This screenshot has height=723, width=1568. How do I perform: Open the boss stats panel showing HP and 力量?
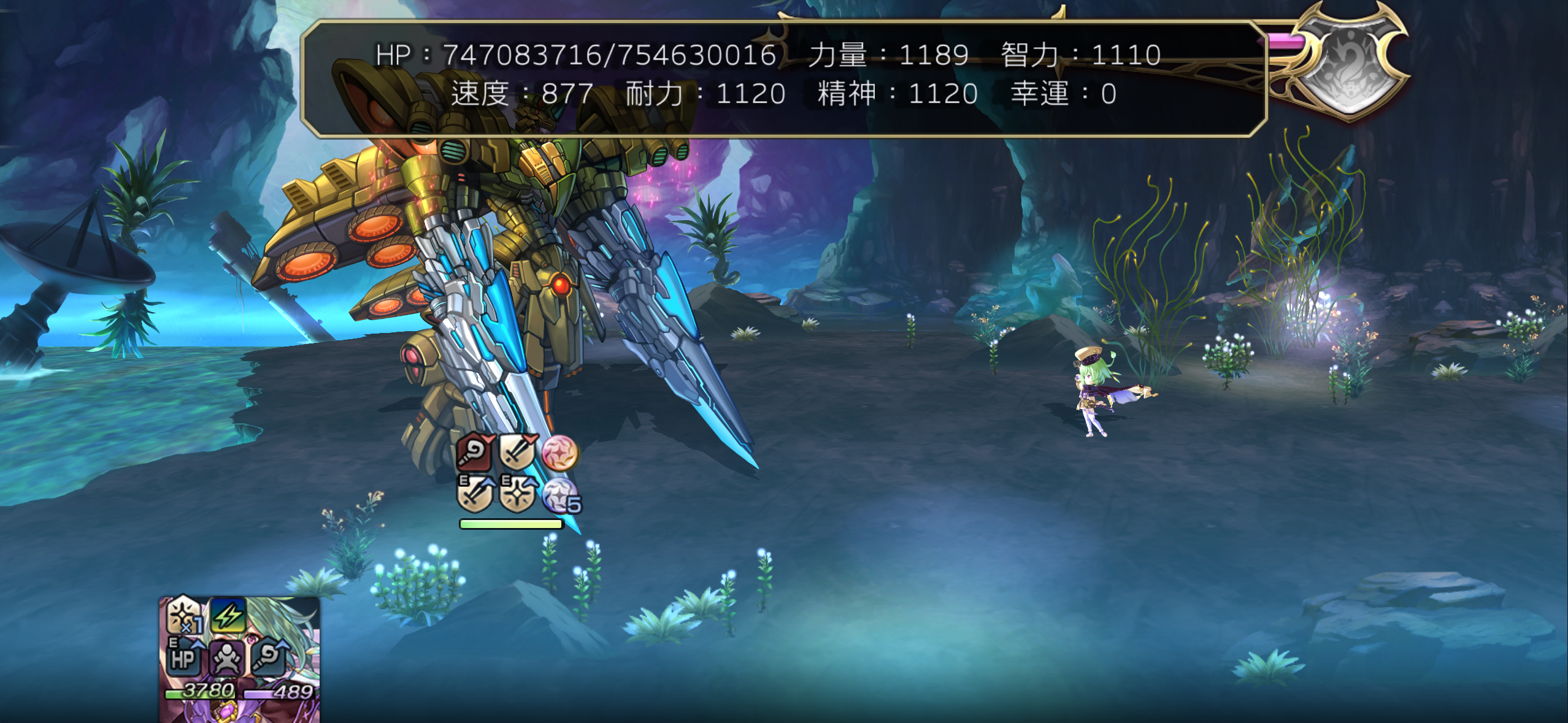pyautogui.click(x=783, y=78)
